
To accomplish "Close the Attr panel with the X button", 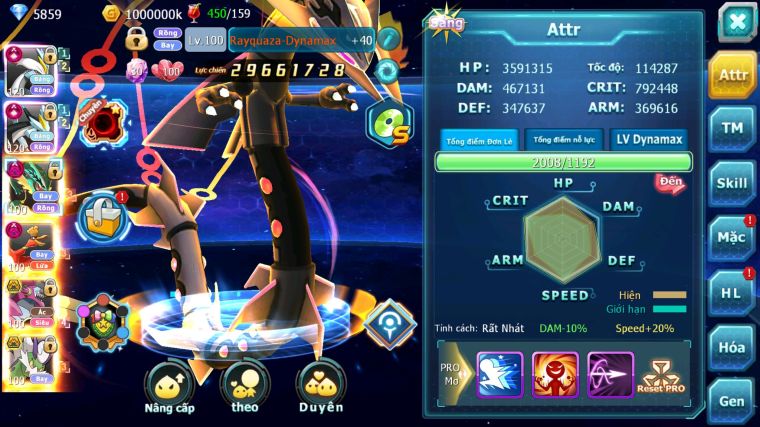I will coord(736,21).
